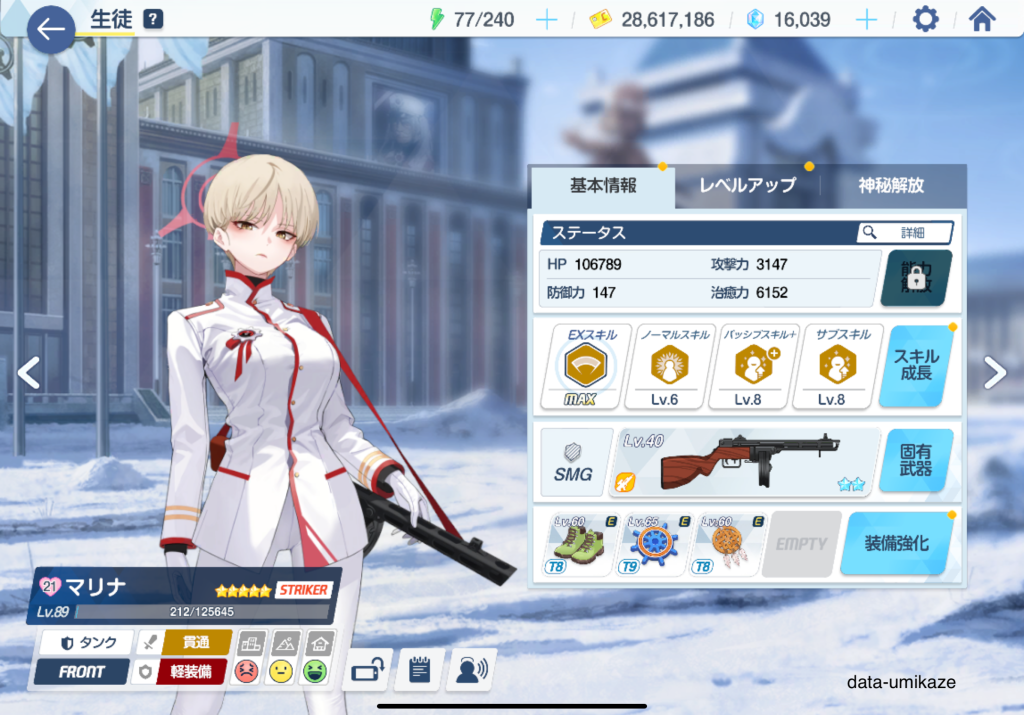
Task: Switch to the レベルアップ tab
Action: (747, 186)
